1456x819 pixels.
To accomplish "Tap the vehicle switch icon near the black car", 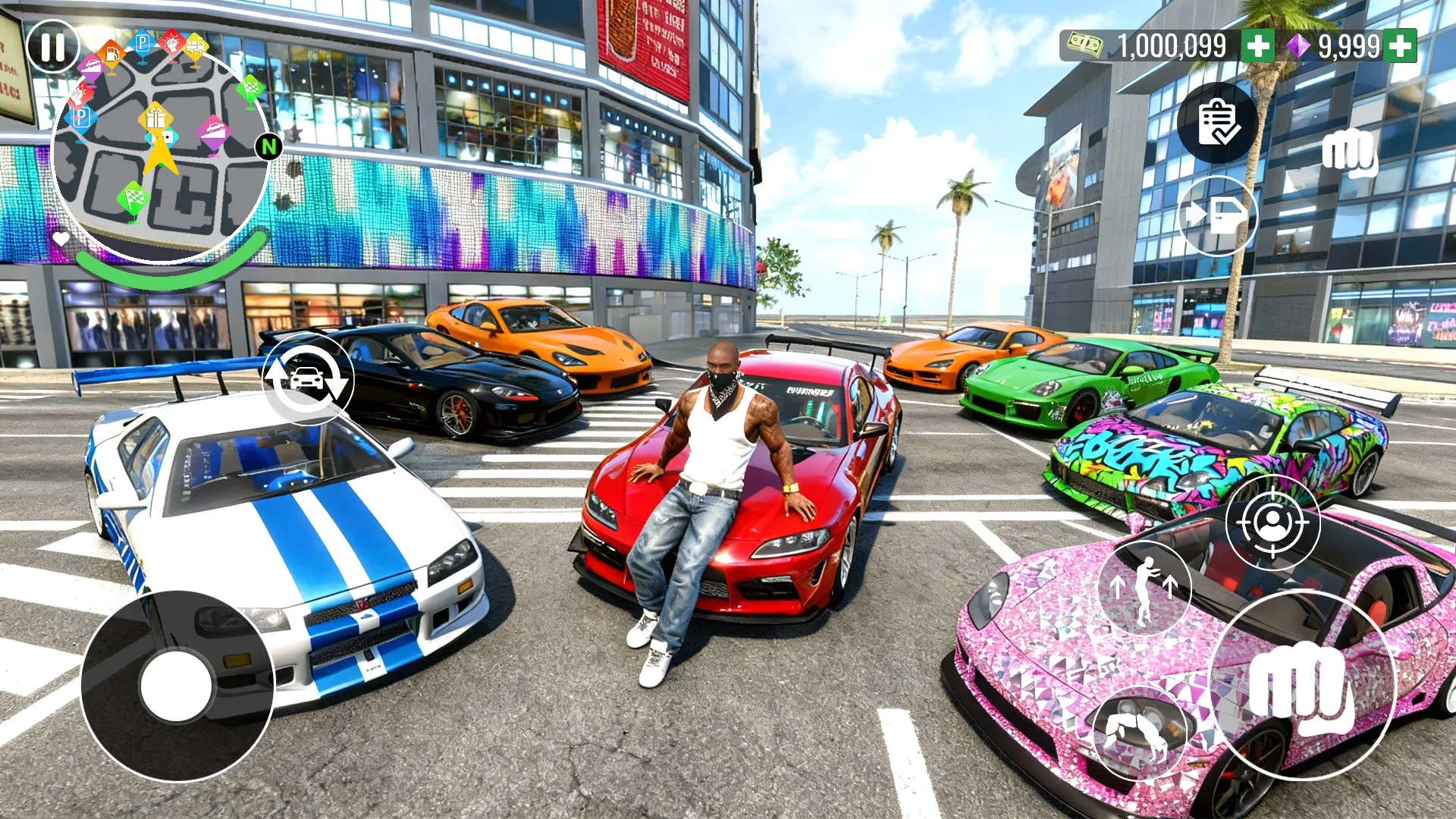I will (x=308, y=379).
